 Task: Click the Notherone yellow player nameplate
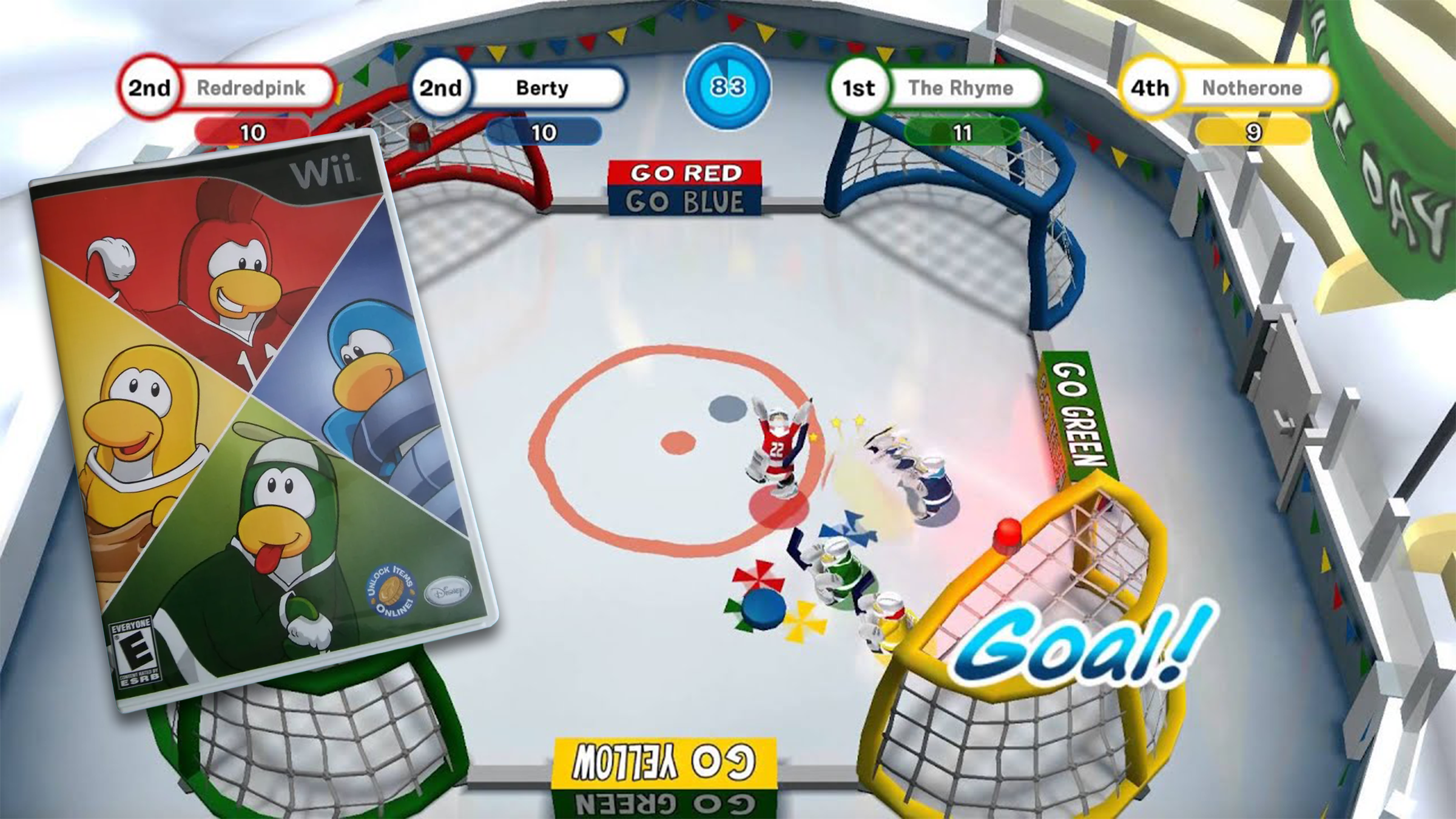coord(1251,89)
